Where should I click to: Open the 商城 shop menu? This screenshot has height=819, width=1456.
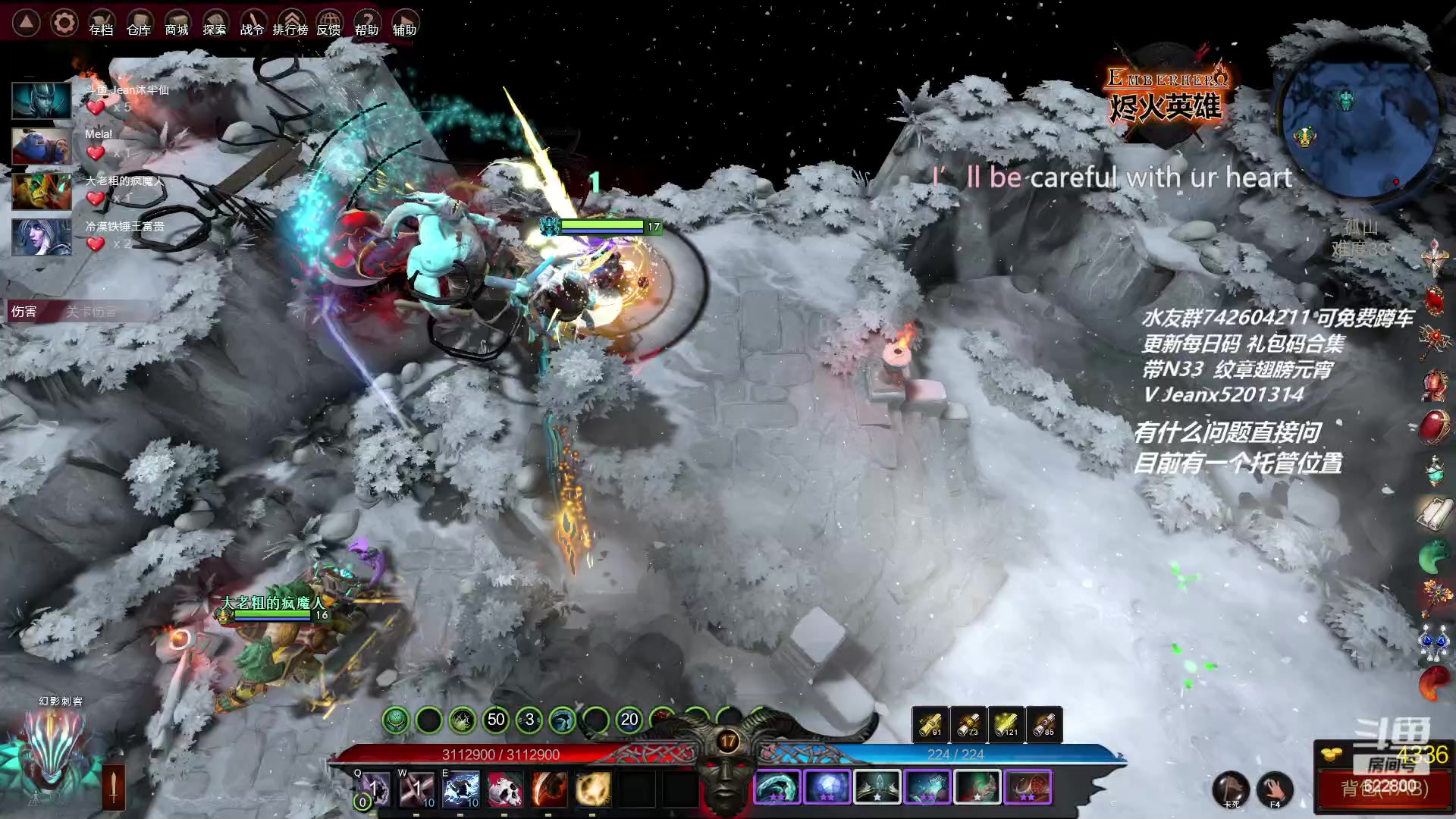tap(177, 24)
